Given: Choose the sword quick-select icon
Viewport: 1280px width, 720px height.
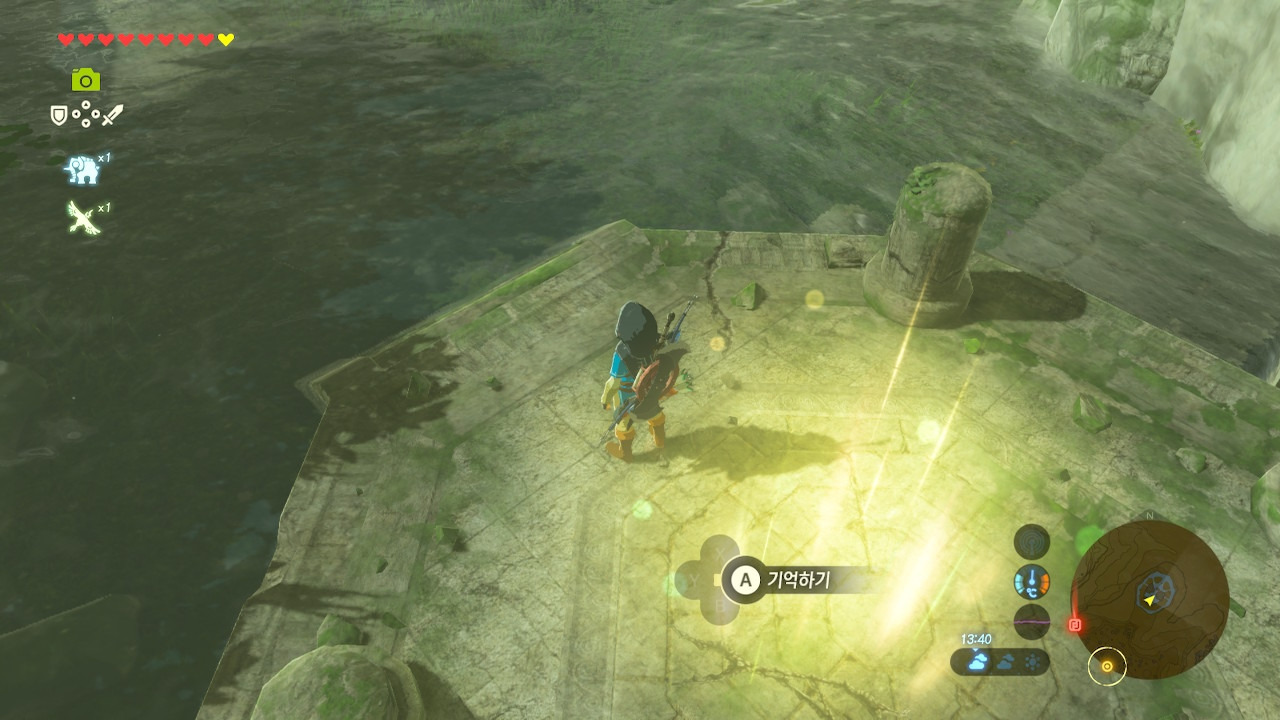Looking at the screenshot, I should (111, 116).
